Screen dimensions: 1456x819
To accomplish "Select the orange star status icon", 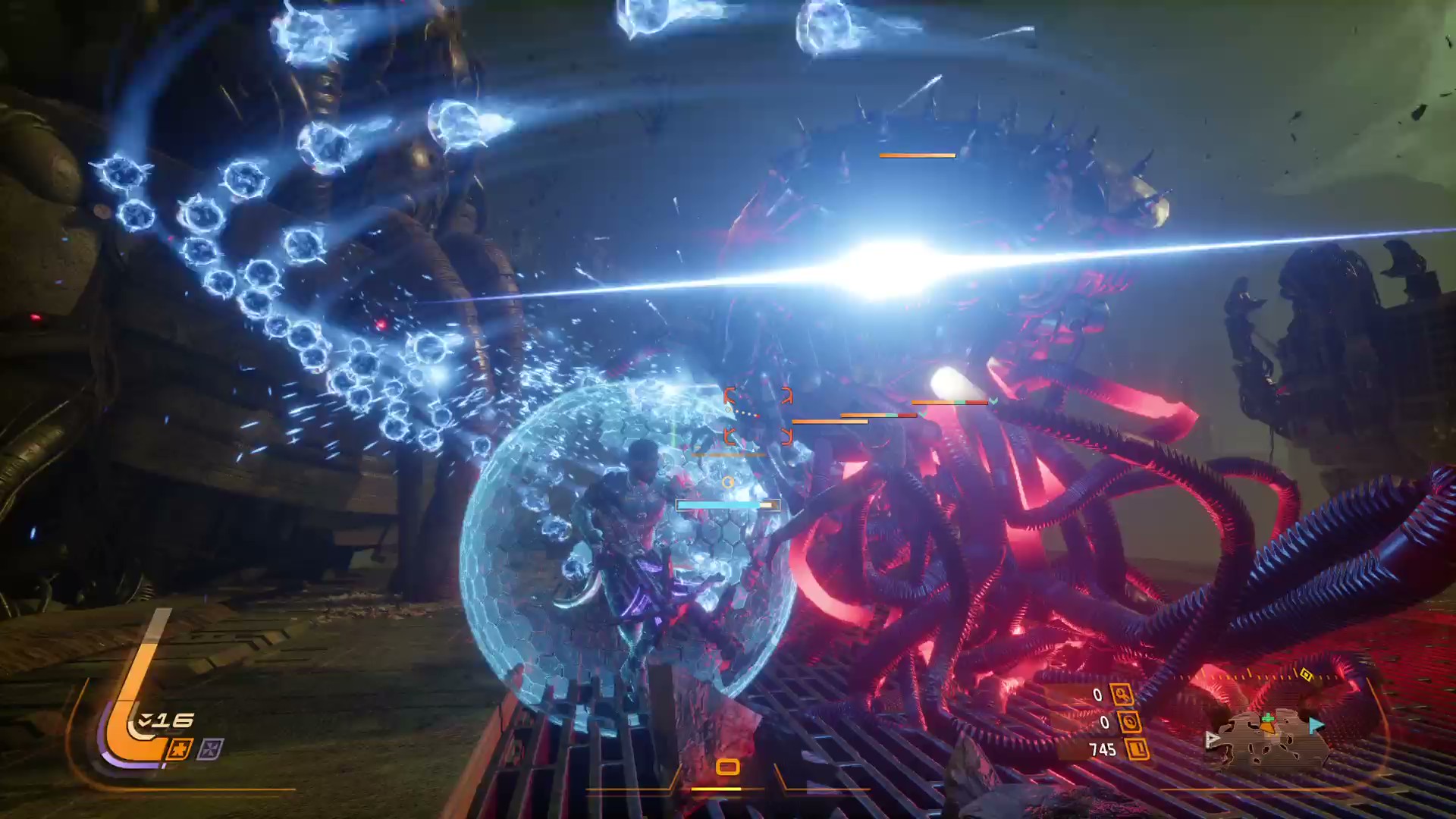I will [180, 749].
